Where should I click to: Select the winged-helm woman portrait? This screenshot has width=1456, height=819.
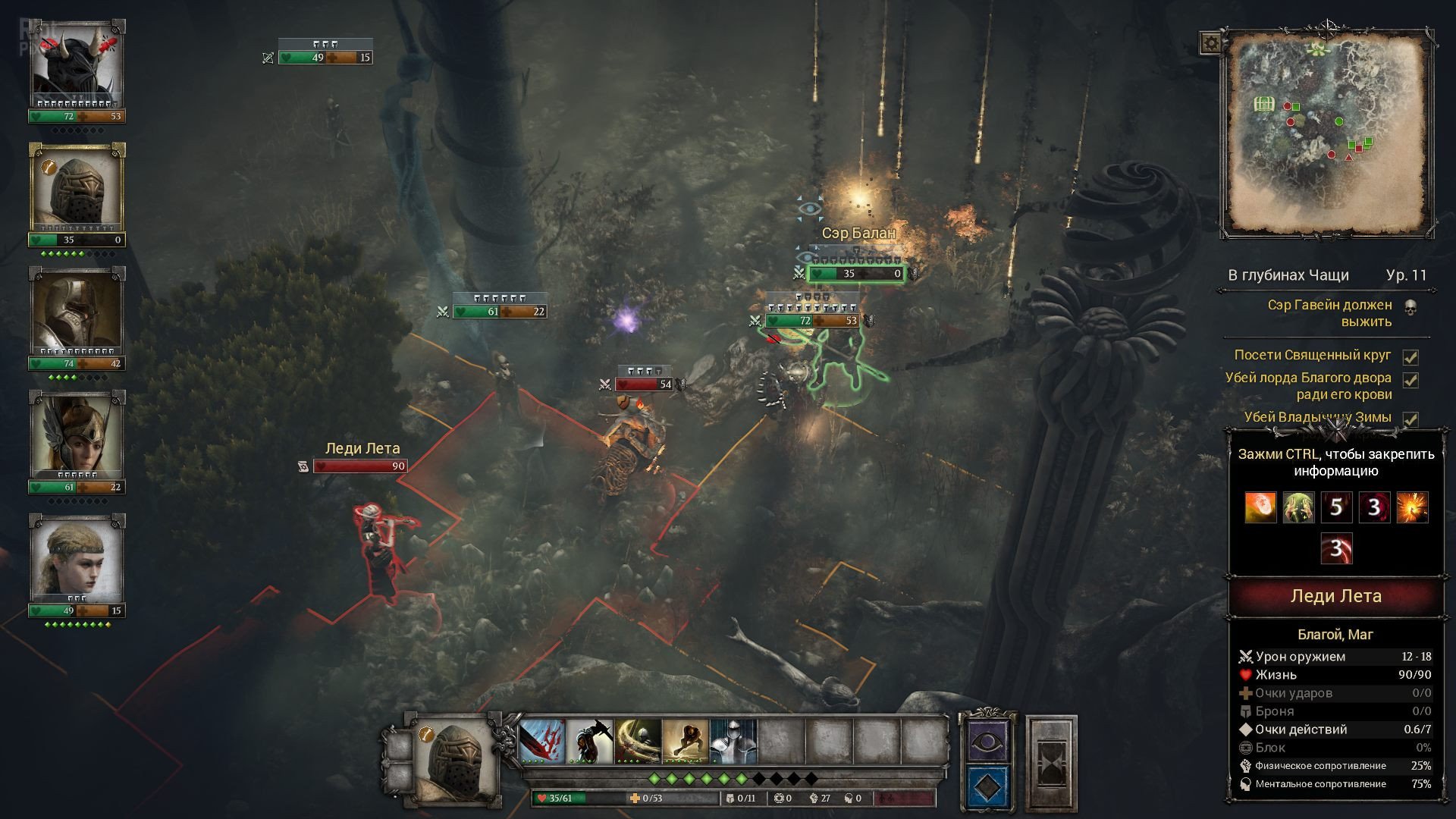tap(77, 436)
